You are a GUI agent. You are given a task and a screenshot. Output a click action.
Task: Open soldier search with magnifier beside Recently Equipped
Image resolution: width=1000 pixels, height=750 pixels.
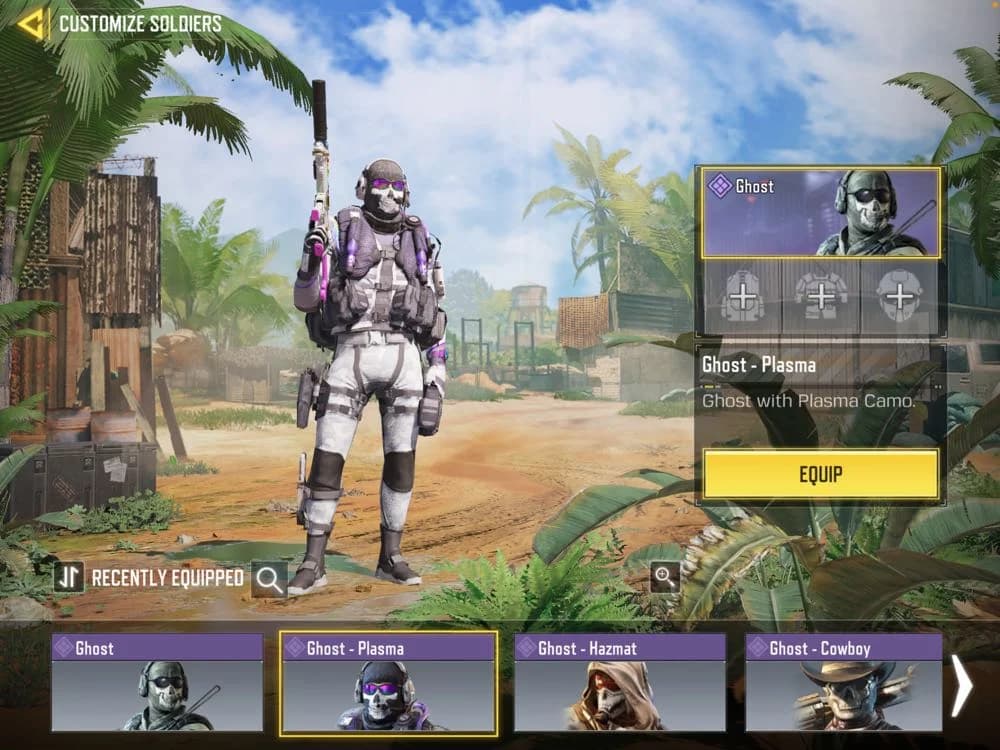tap(269, 578)
